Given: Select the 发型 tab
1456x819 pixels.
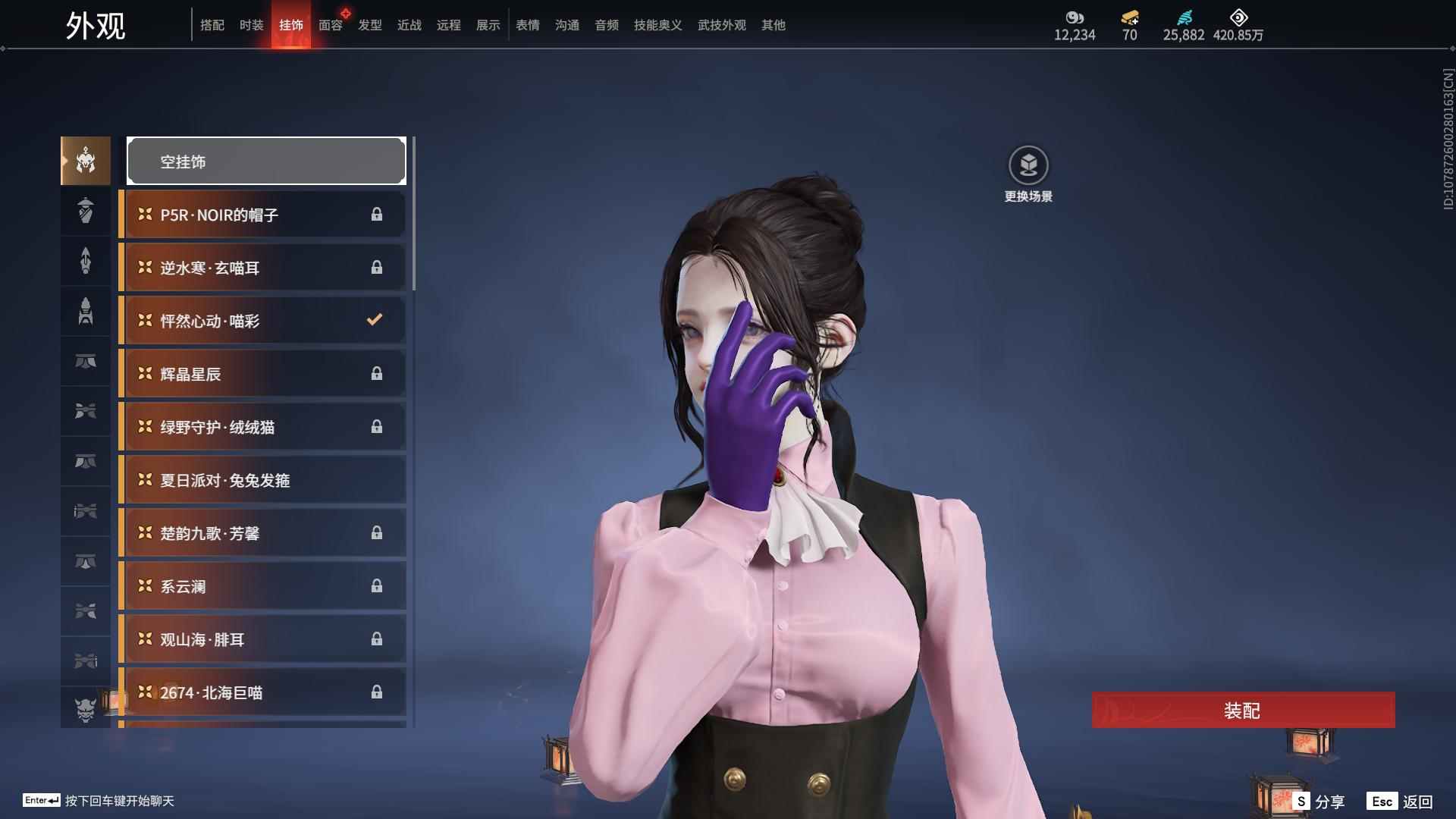Looking at the screenshot, I should pos(369,25).
